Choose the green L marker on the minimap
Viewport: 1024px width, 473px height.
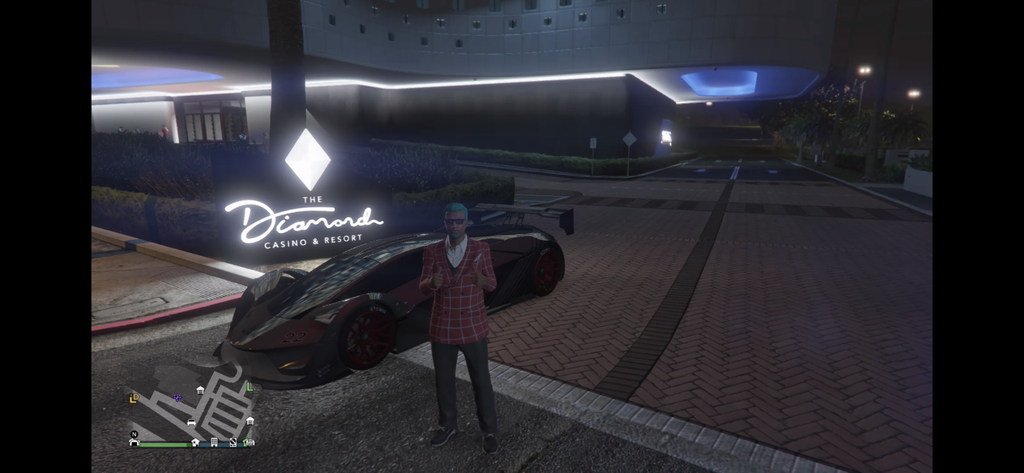coord(249,387)
